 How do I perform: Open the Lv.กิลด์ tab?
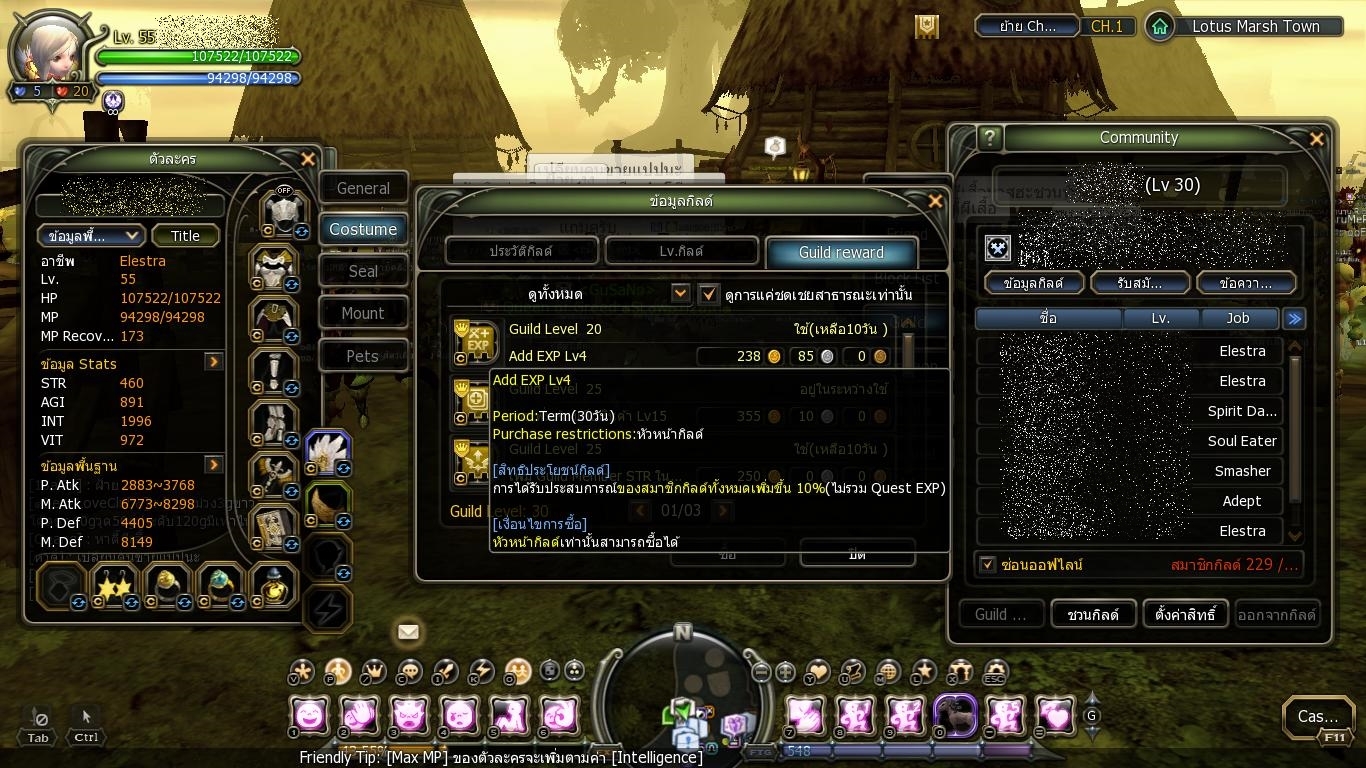tap(681, 251)
